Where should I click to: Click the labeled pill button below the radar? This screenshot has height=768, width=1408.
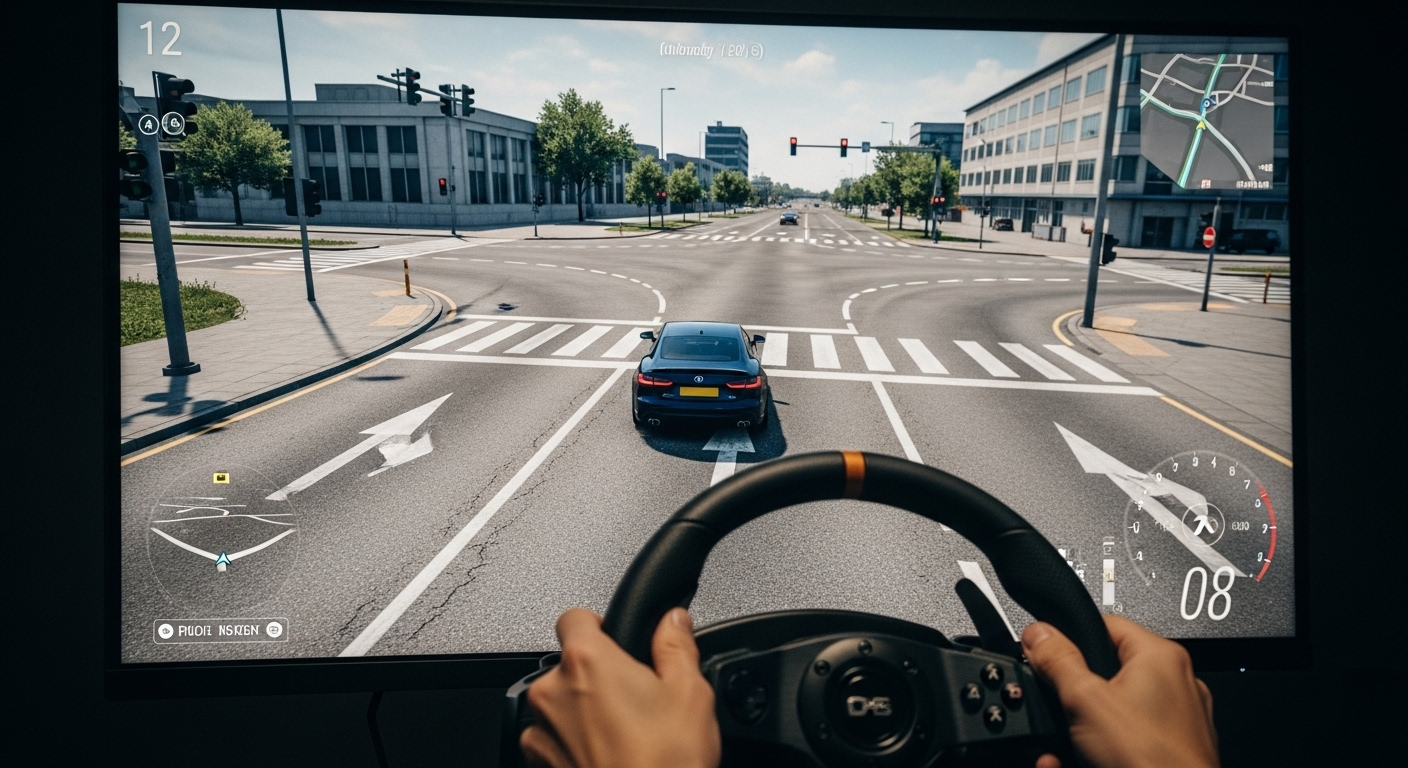[220, 630]
